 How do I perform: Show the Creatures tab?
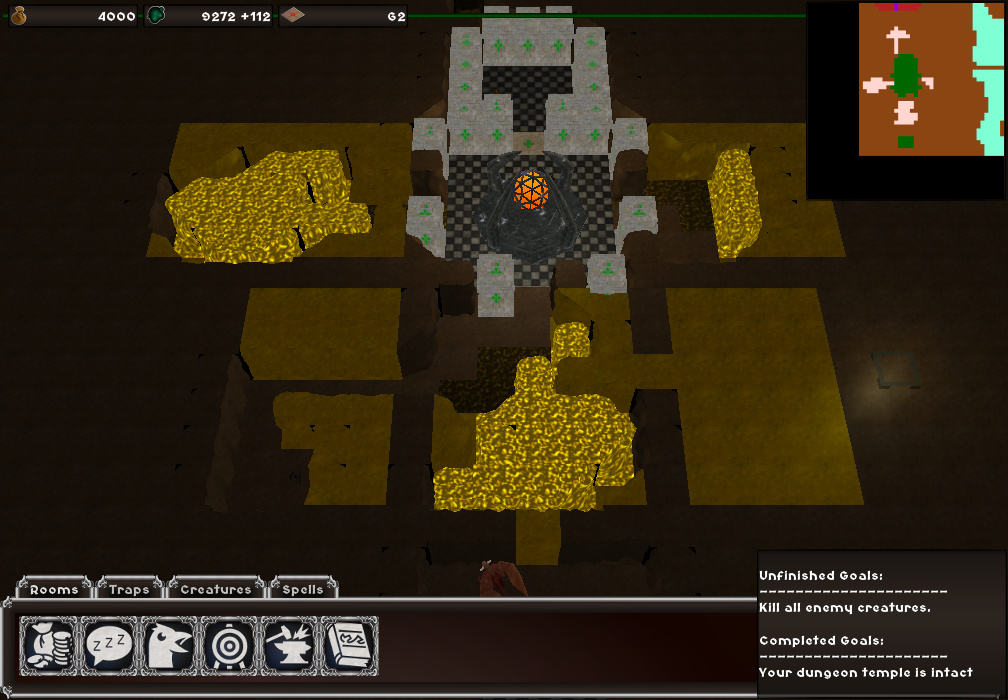215,589
